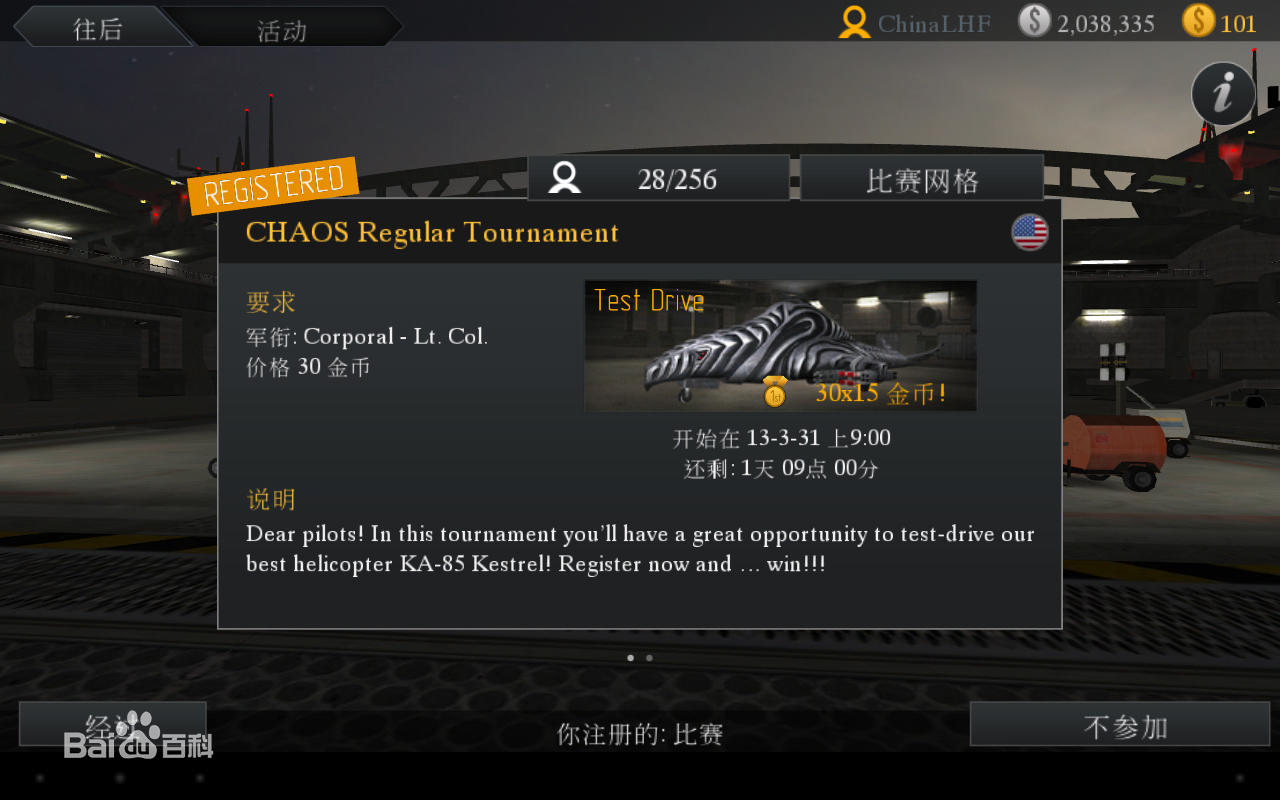This screenshot has height=800, width=1280.
Task: Open player profile via the ChinaLHF avatar icon
Action: coord(853,23)
